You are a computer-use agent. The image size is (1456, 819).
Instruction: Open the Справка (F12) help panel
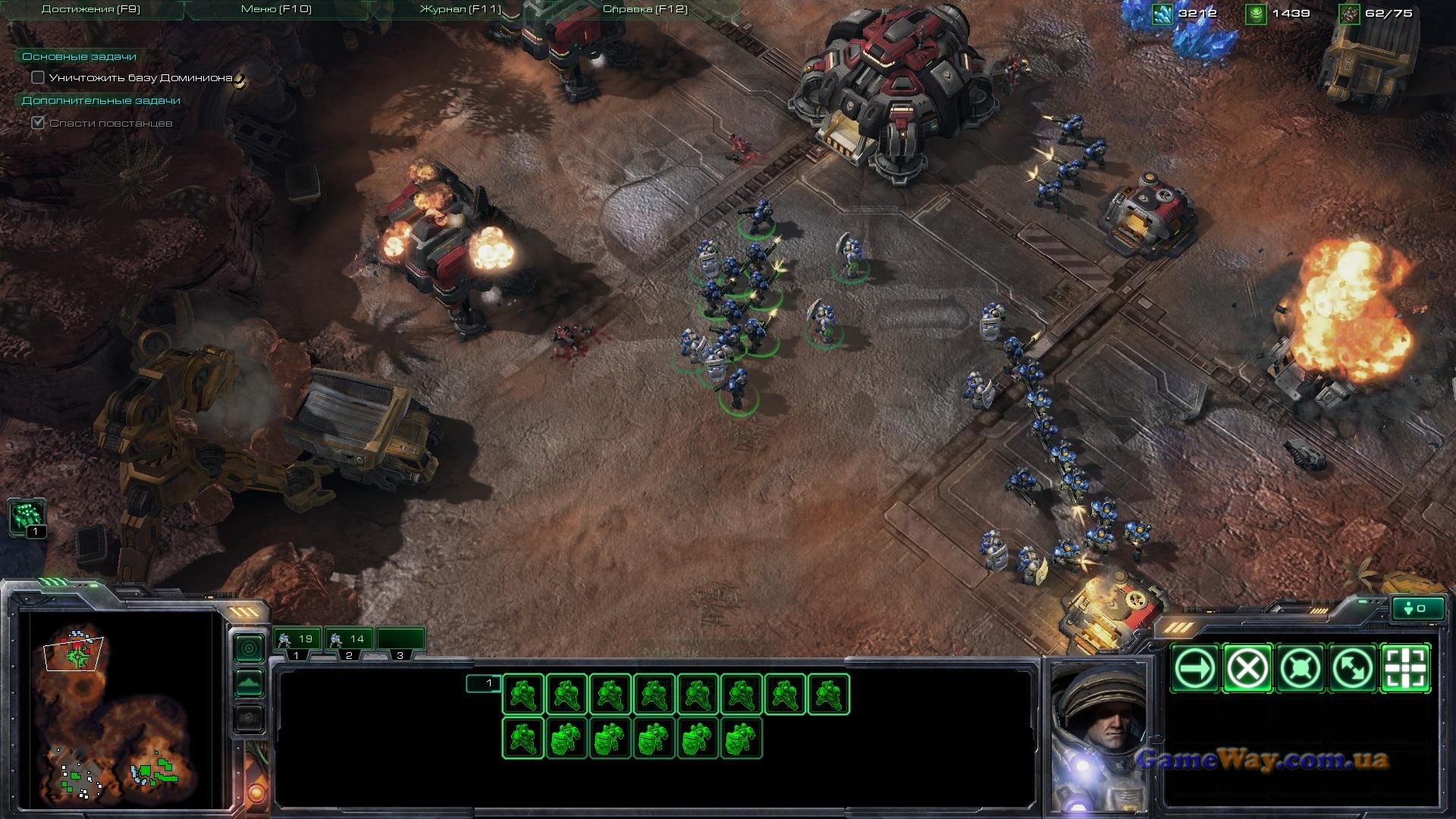coord(645,9)
